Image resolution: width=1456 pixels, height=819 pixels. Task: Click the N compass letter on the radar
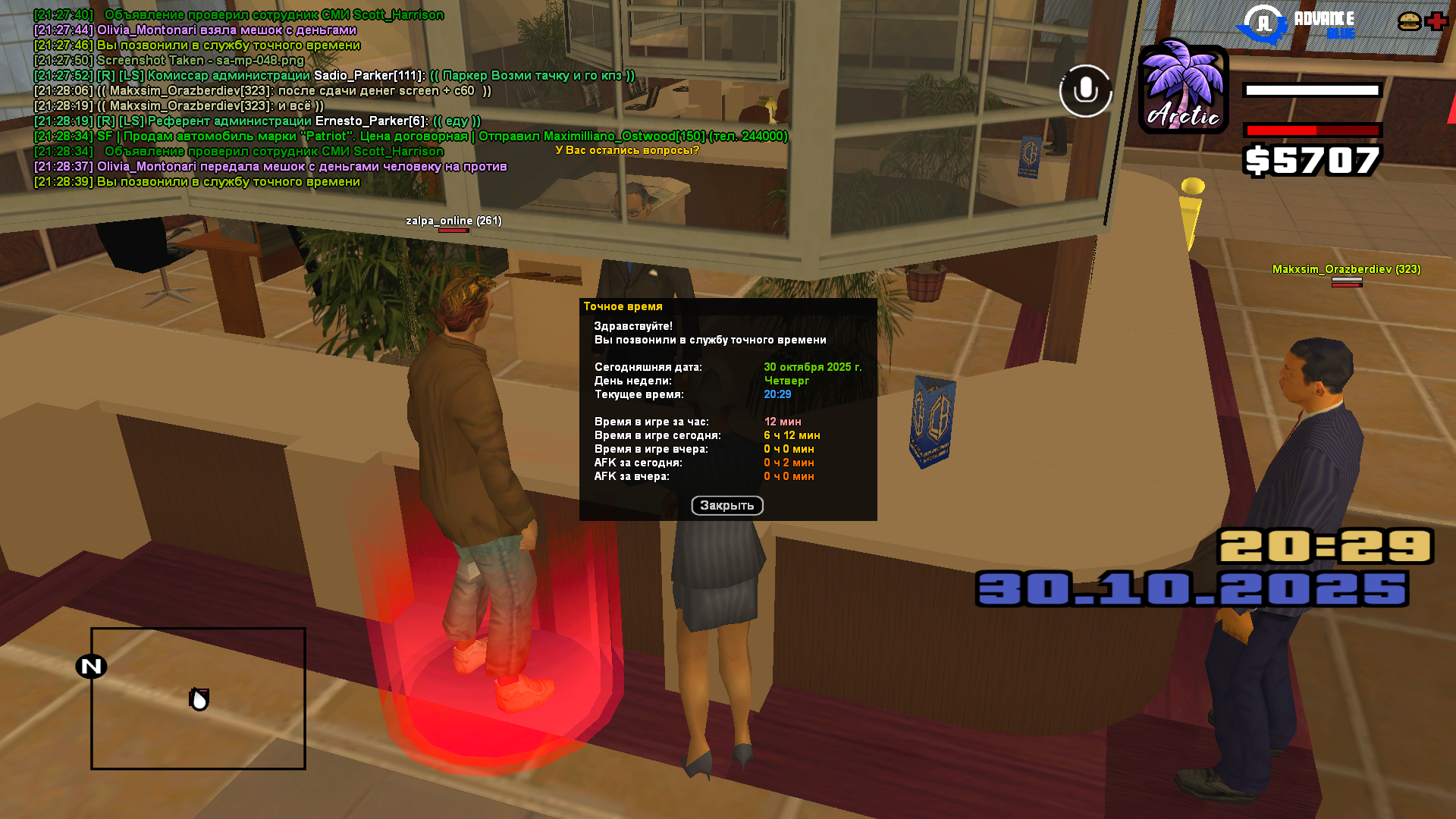91,667
